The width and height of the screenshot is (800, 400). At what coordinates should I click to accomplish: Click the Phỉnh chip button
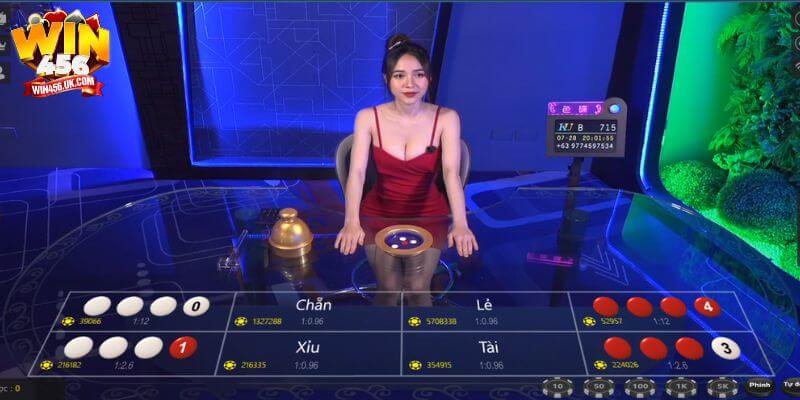759,385
